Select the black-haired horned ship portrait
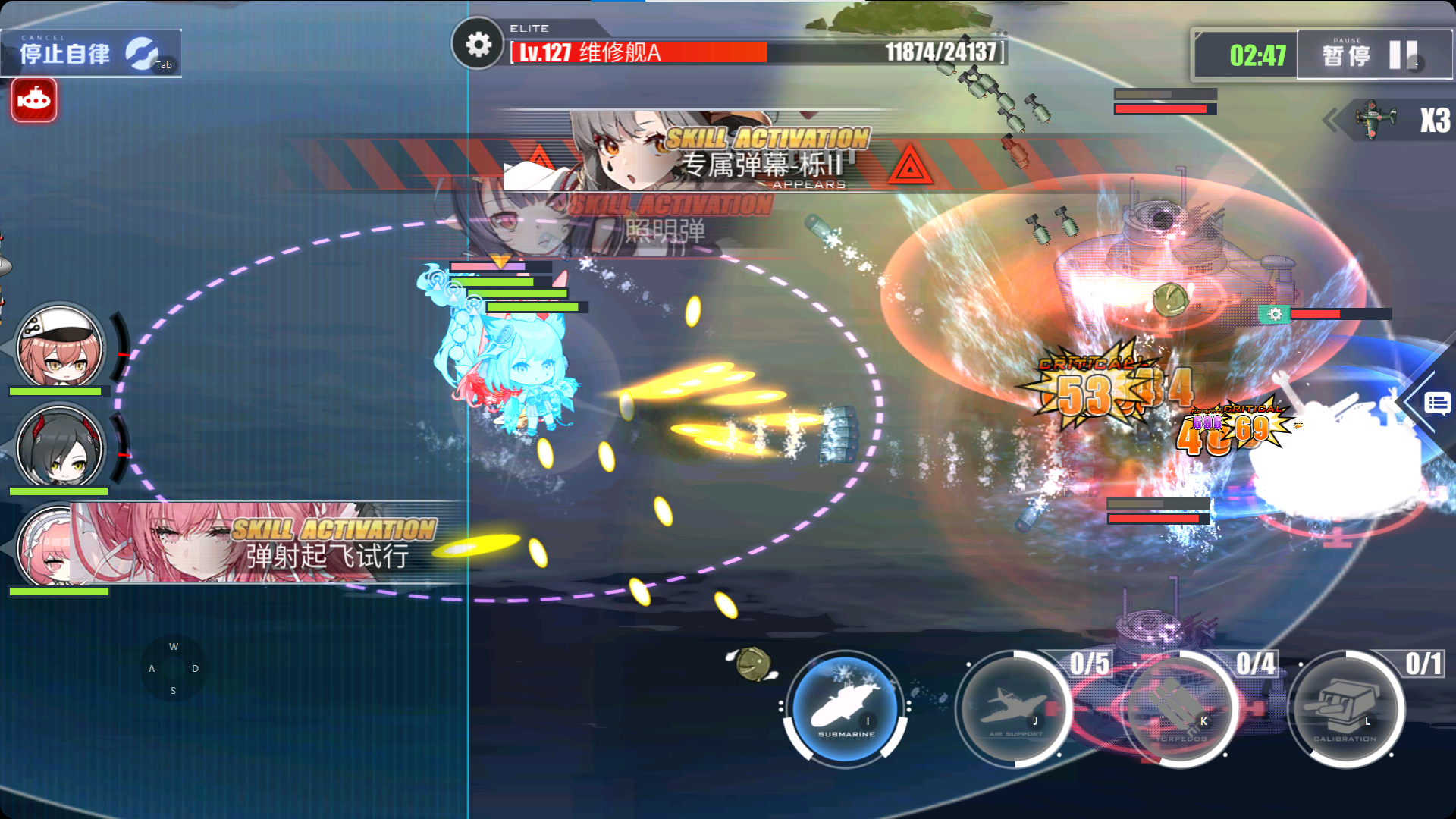This screenshot has height=819, width=1456. 59,447
